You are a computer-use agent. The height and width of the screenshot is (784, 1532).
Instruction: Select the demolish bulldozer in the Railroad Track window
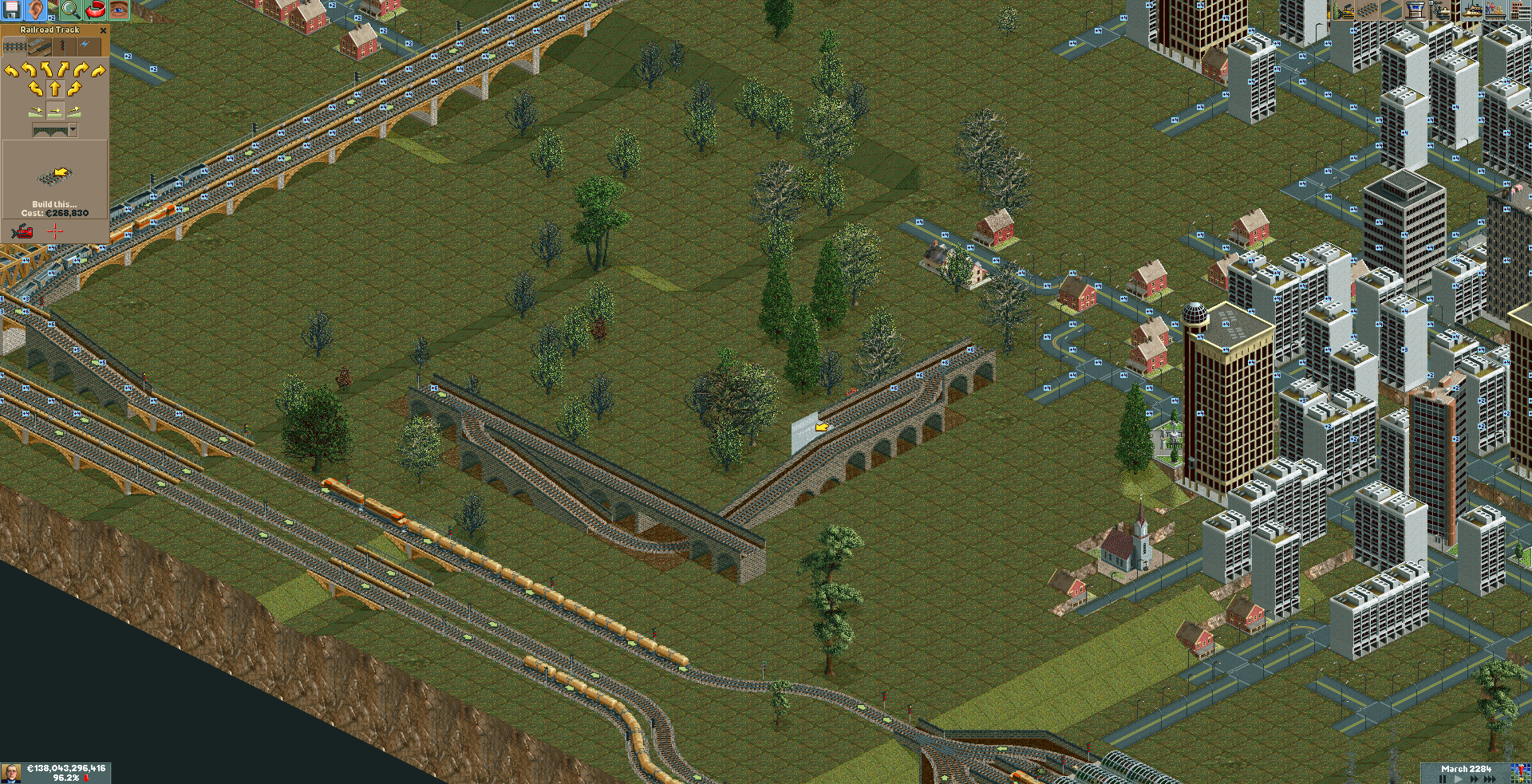coord(22,231)
